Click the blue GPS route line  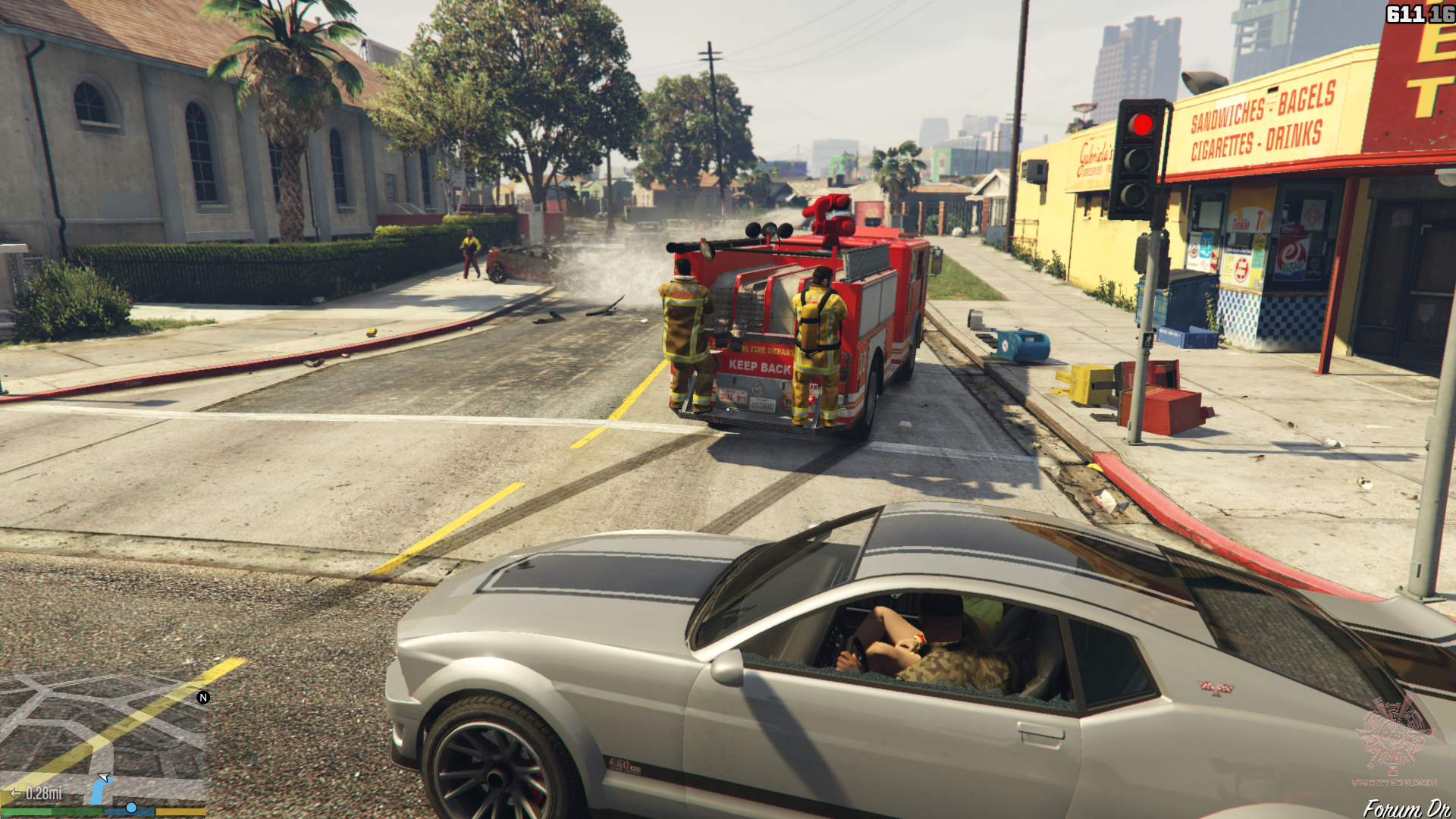tap(97, 793)
